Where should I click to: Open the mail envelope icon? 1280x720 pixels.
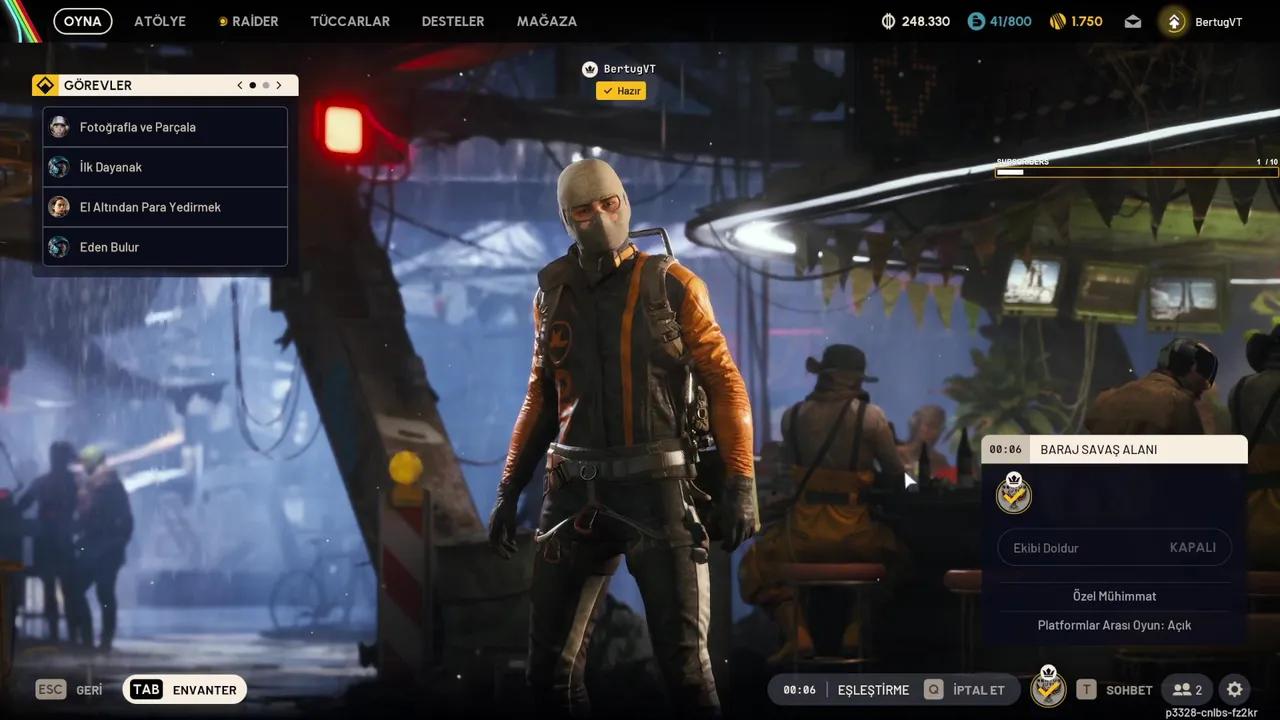pos(1132,20)
